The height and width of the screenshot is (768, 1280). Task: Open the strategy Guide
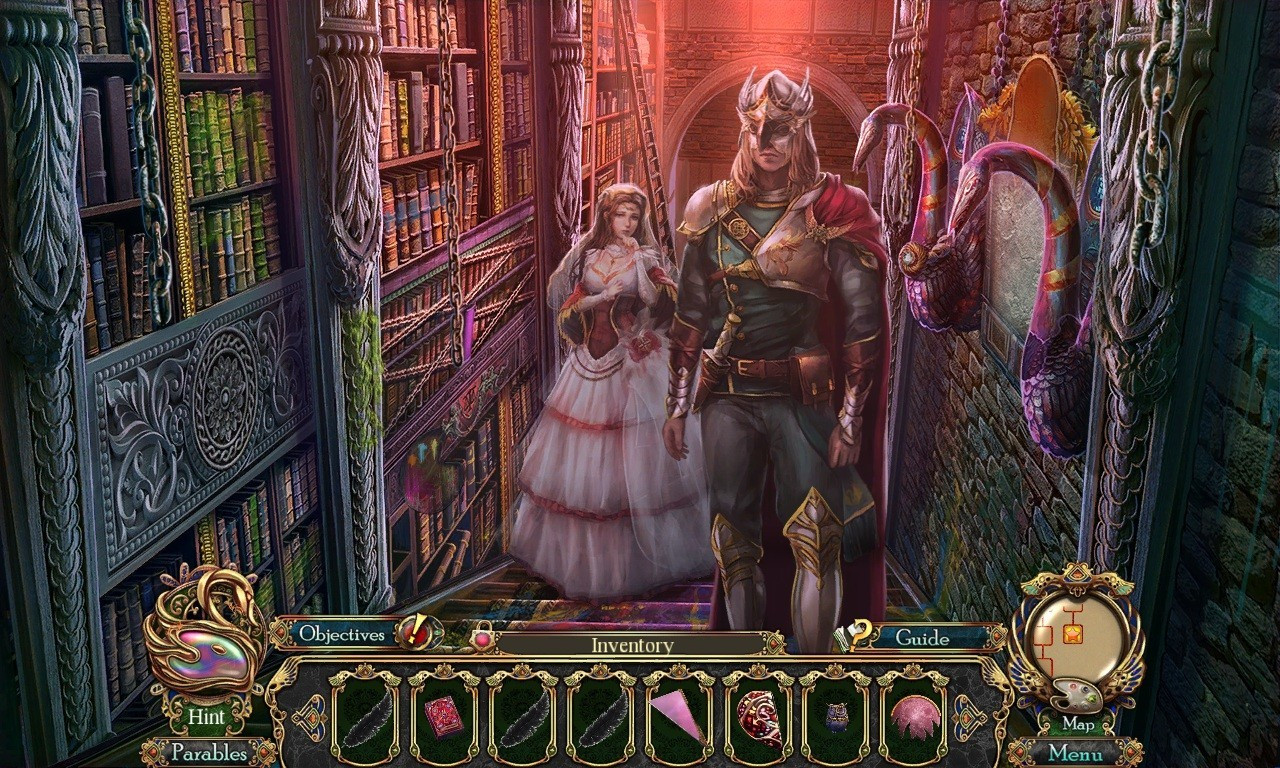click(x=925, y=639)
